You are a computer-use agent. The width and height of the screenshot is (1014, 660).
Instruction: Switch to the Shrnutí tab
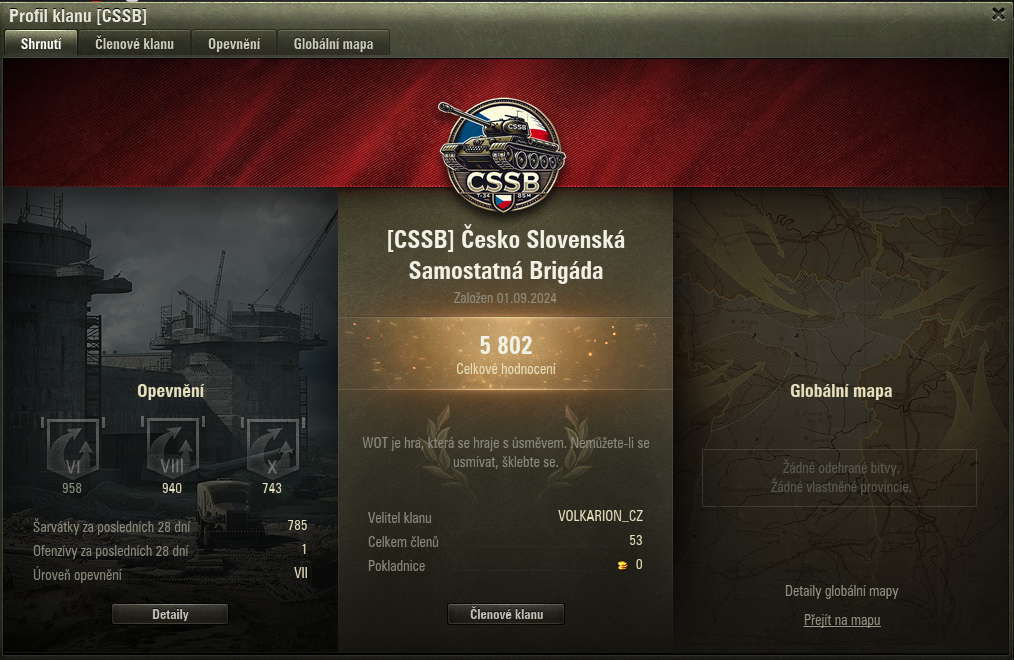[x=41, y=44]
